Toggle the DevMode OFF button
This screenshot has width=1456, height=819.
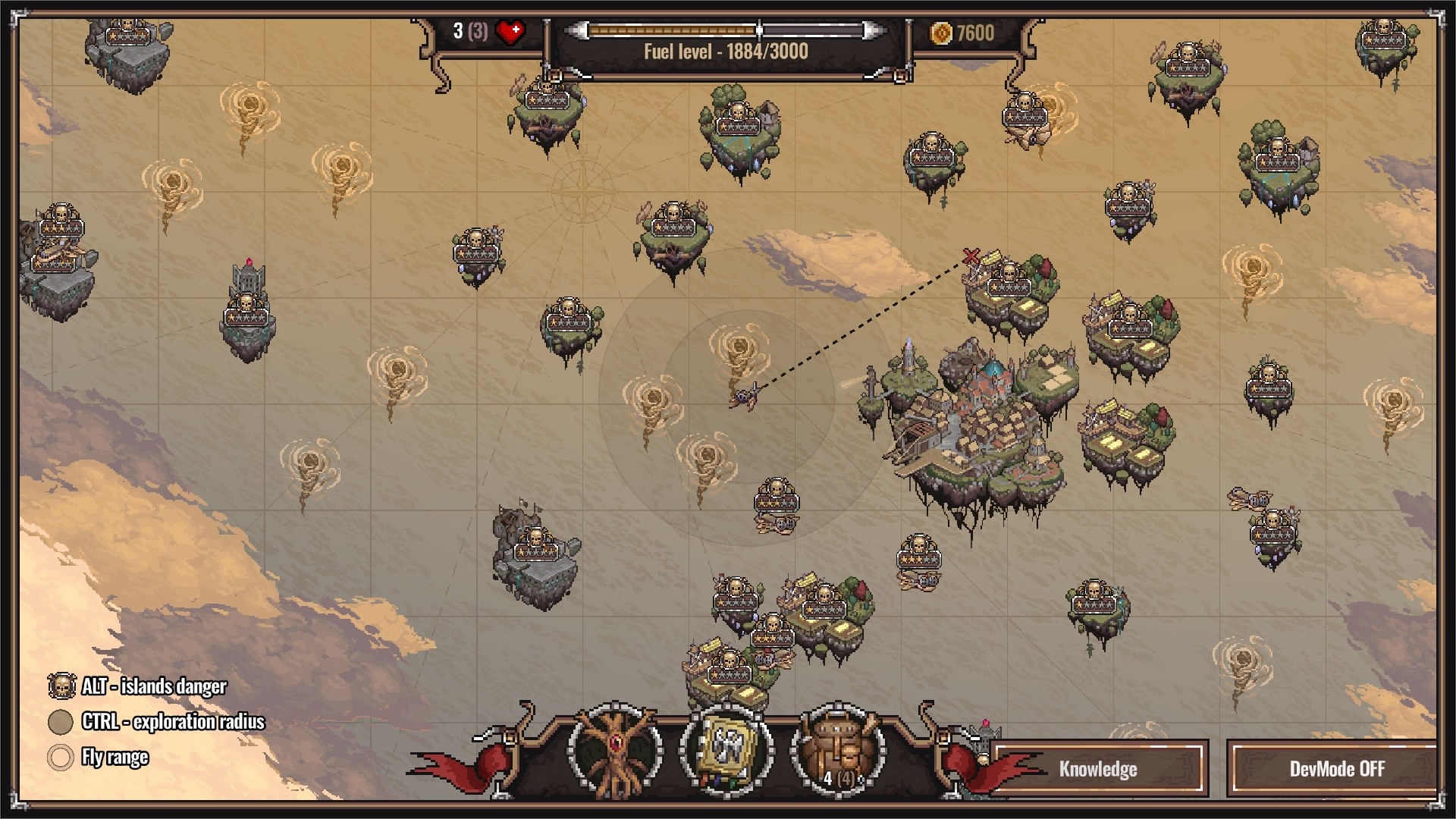(x=1336, y=769)
